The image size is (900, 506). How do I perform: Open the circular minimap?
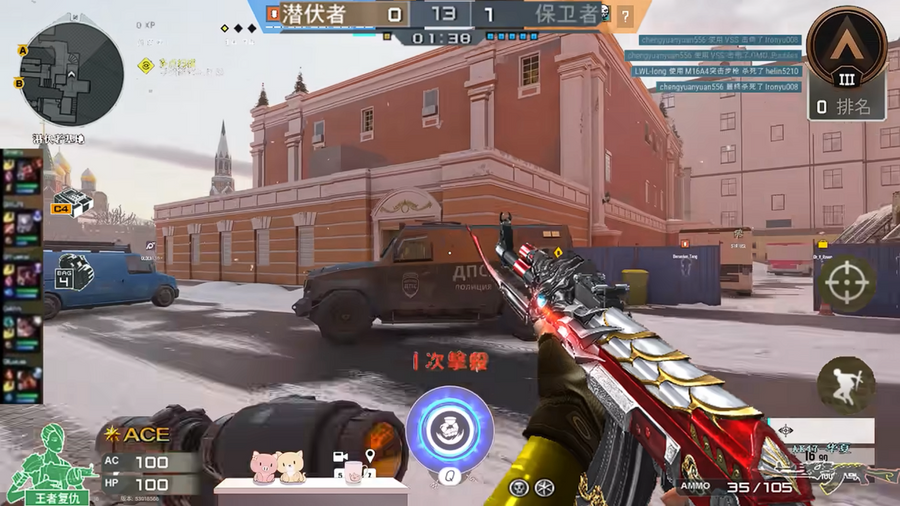71,74
